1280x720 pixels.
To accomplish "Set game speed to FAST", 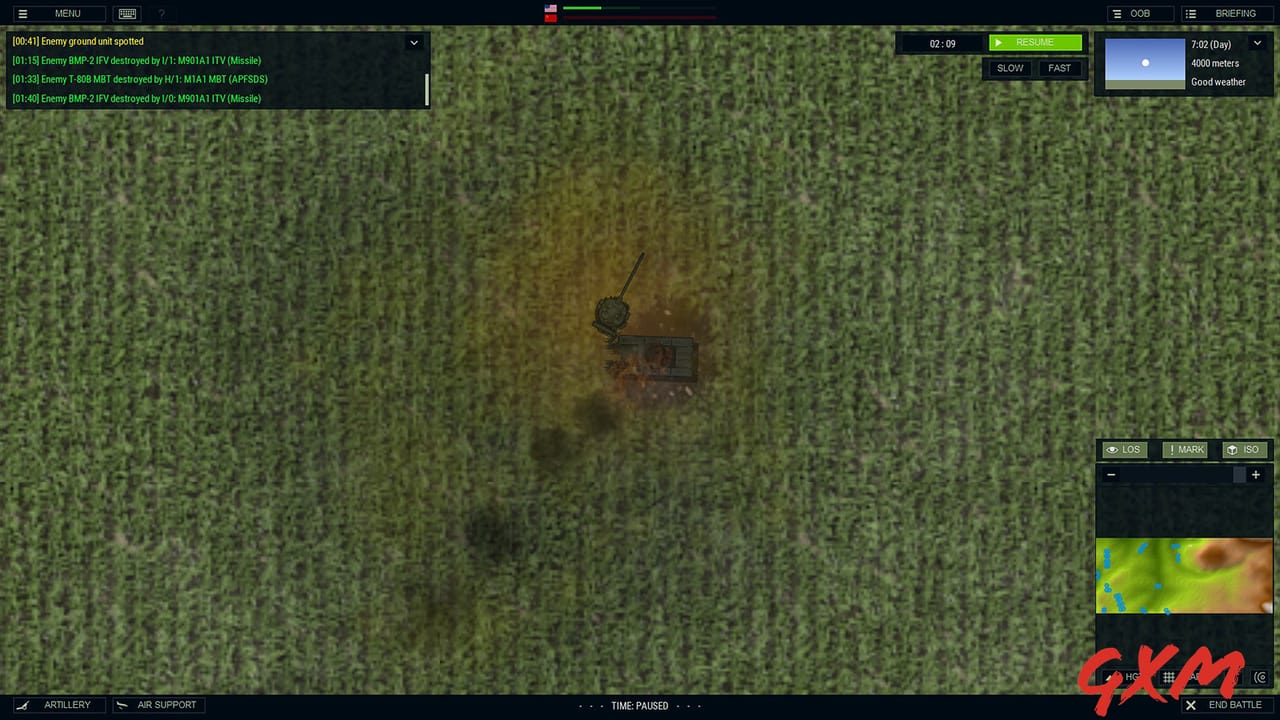I will [1059, 68].
